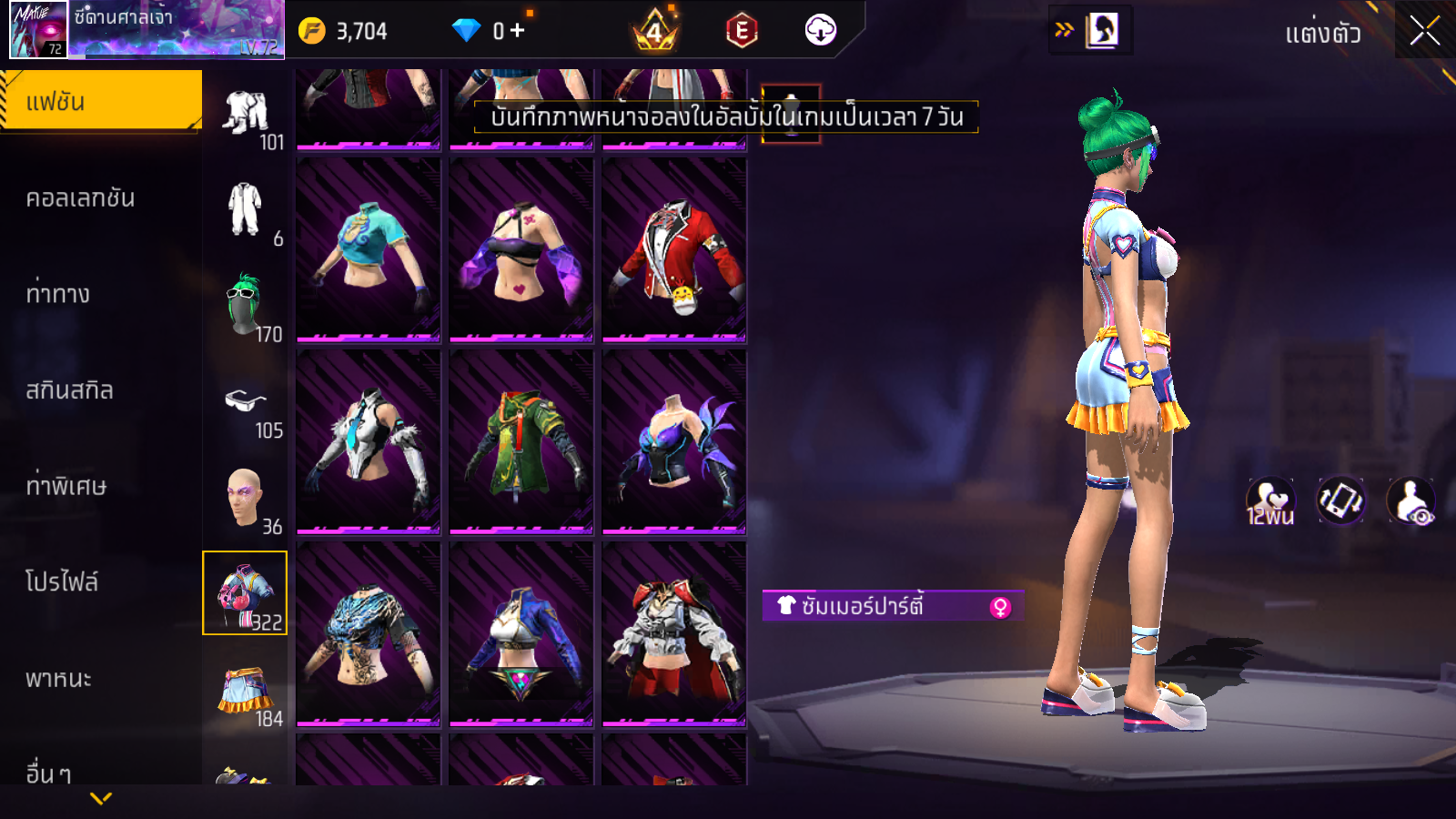Equip the cyan crop top
This screenshot has width=1456, height=819.
pyautogui.click(x=369, y=250)
